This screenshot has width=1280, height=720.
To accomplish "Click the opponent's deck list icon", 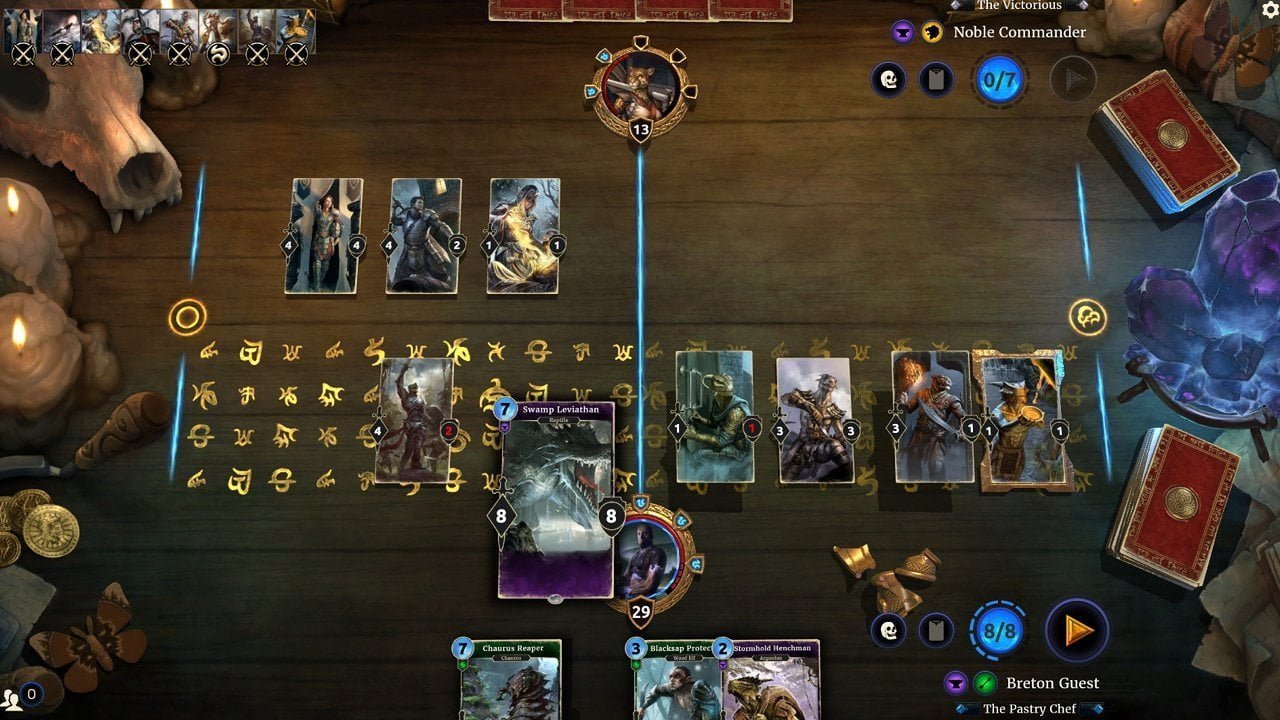I will pos(936,78).
